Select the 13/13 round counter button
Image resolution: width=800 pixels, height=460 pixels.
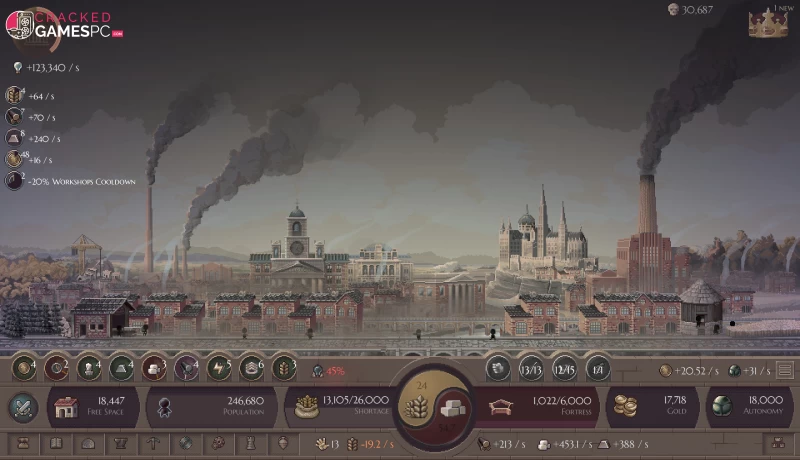click(x=532, y=369)
